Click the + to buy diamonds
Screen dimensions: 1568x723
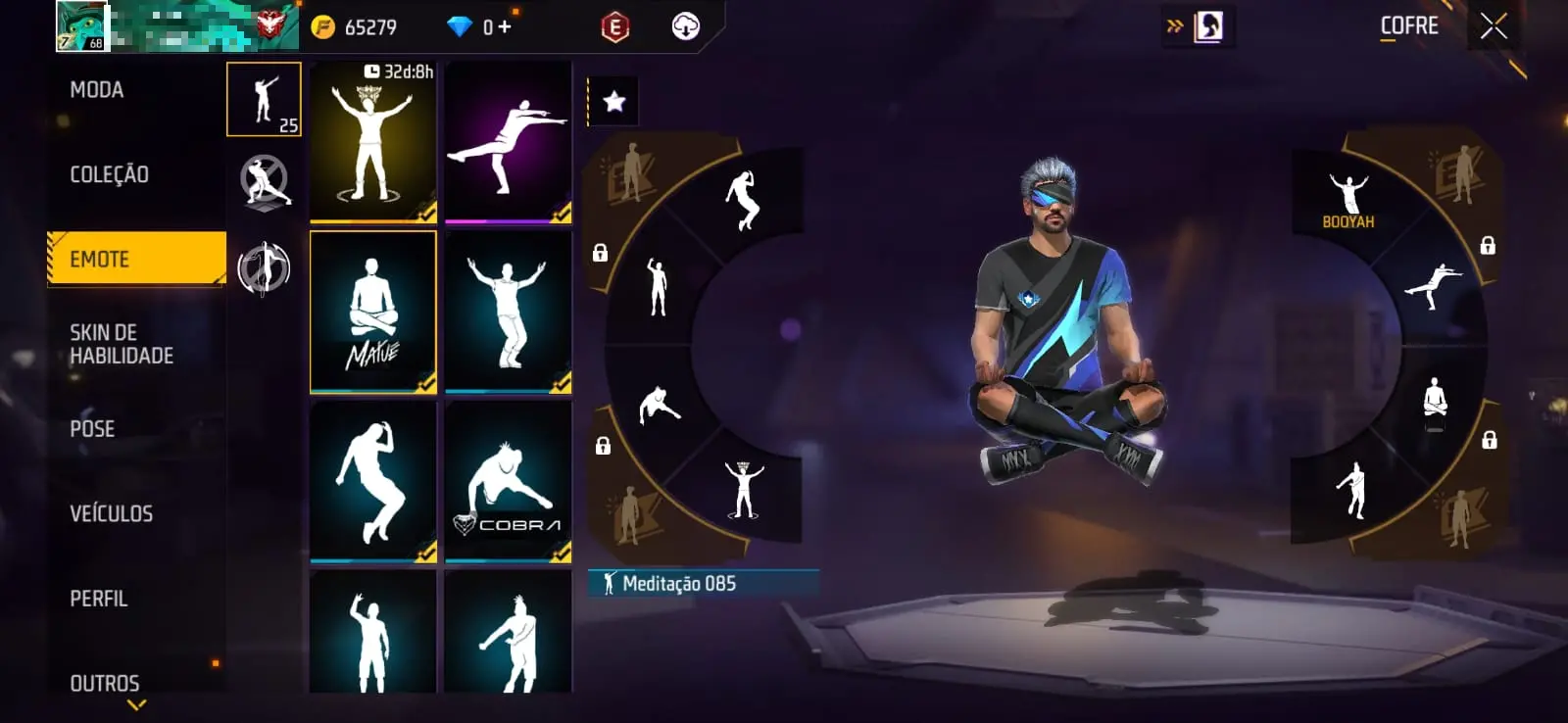pos(502,26)
